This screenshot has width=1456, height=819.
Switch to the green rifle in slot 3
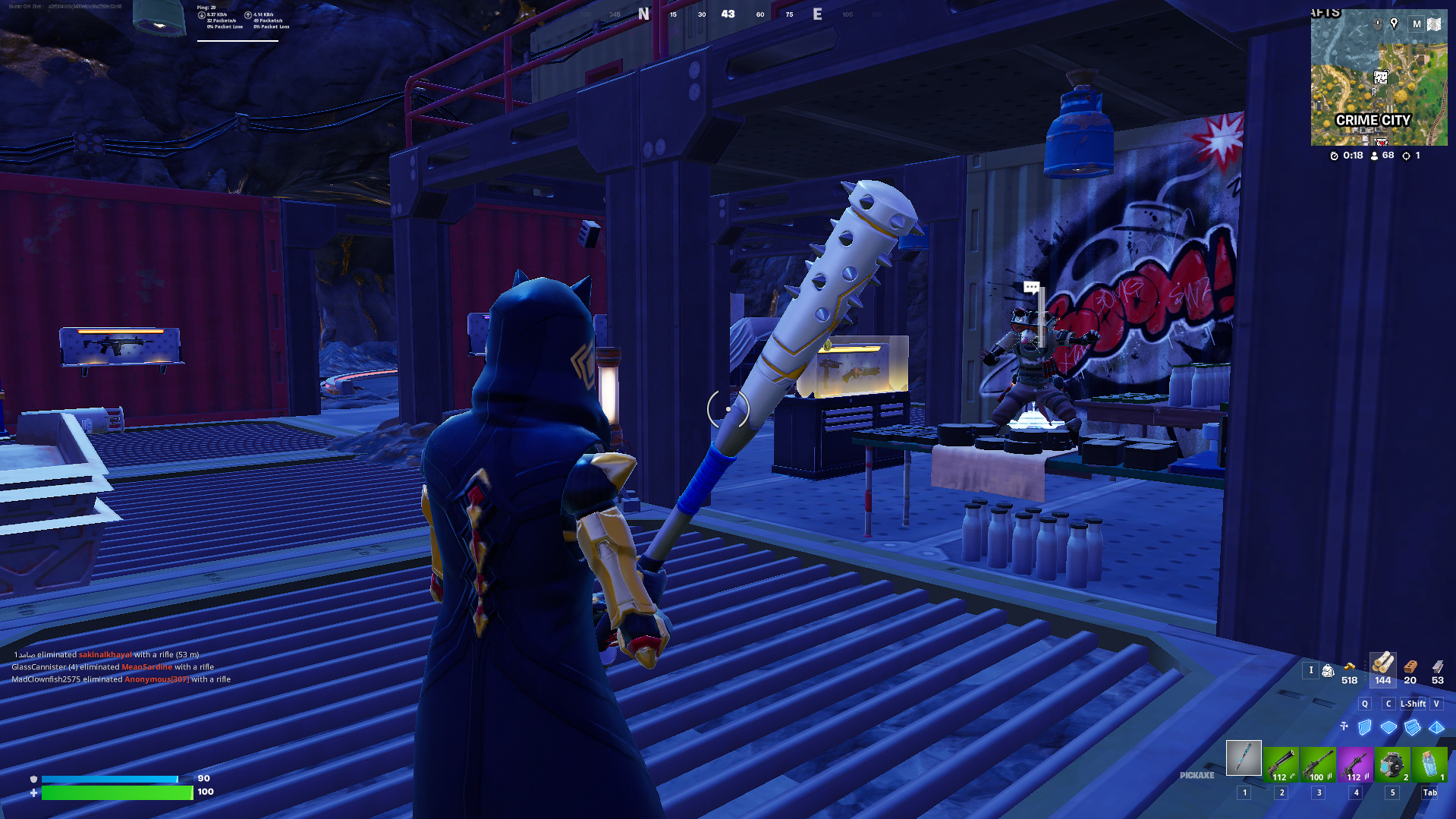pyautogui.click(x=1318, y=764)
